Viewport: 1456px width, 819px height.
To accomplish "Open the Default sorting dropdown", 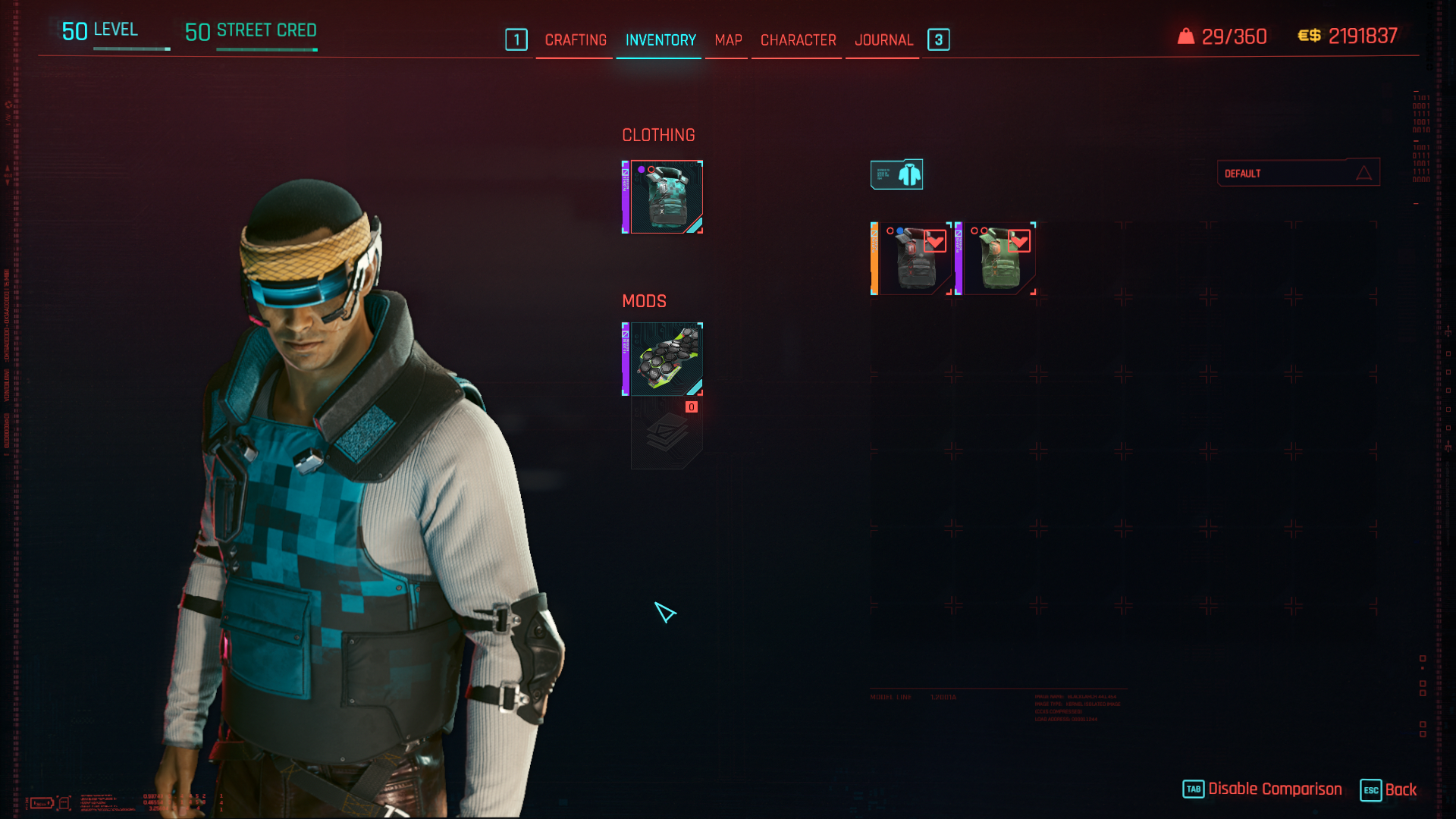I will 1298,174.
